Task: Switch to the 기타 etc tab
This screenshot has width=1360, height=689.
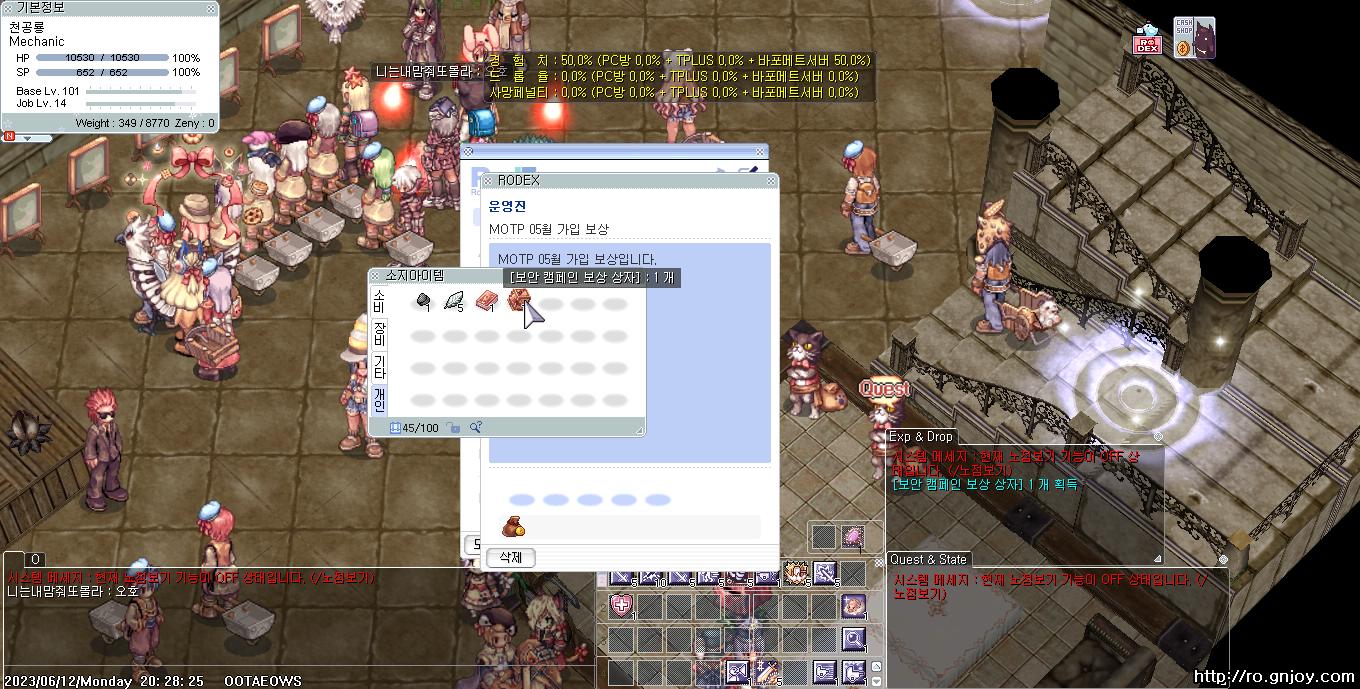Action: tap(379, 366)
